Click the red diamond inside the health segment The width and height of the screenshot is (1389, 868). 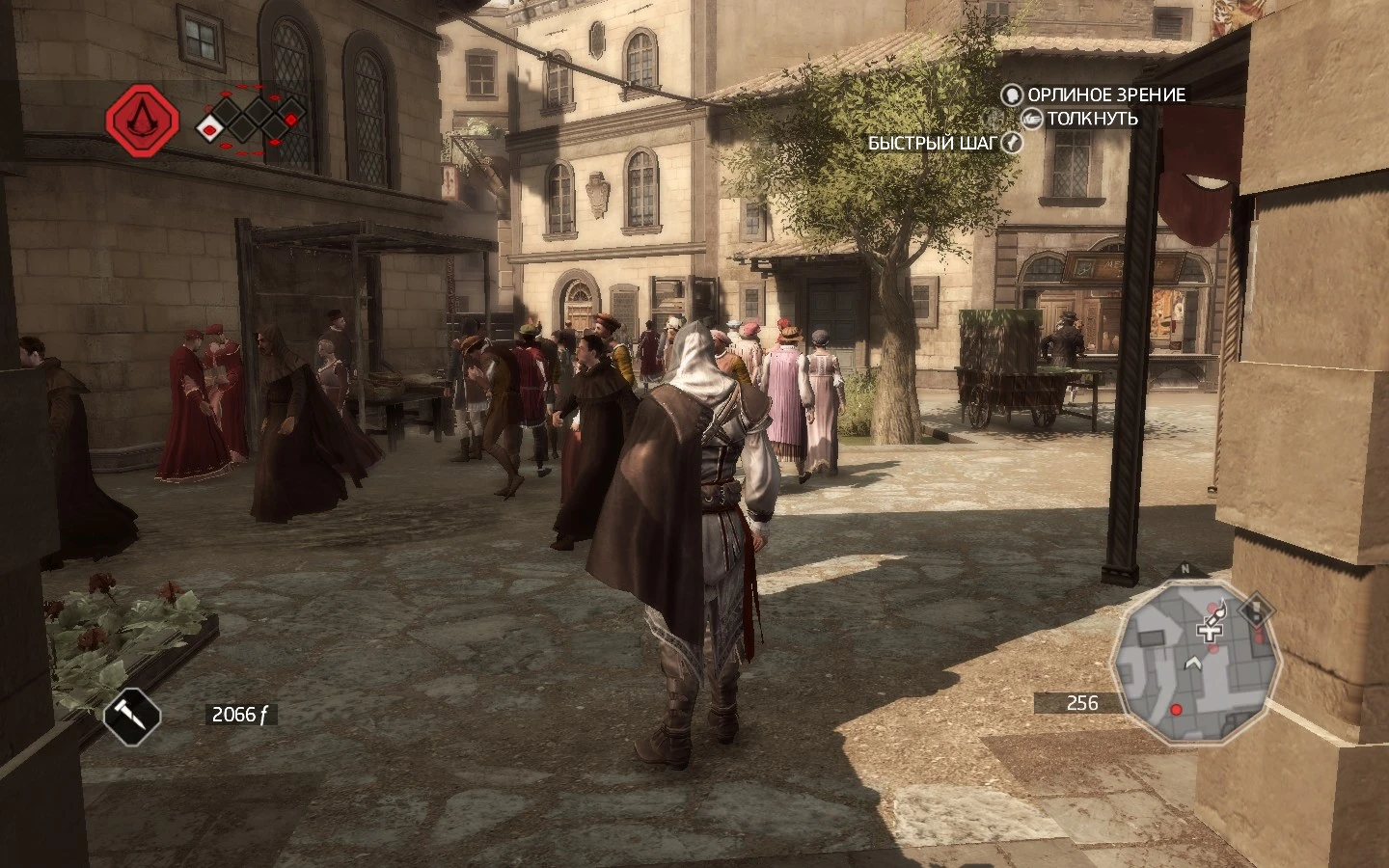[x=209, y=129]
